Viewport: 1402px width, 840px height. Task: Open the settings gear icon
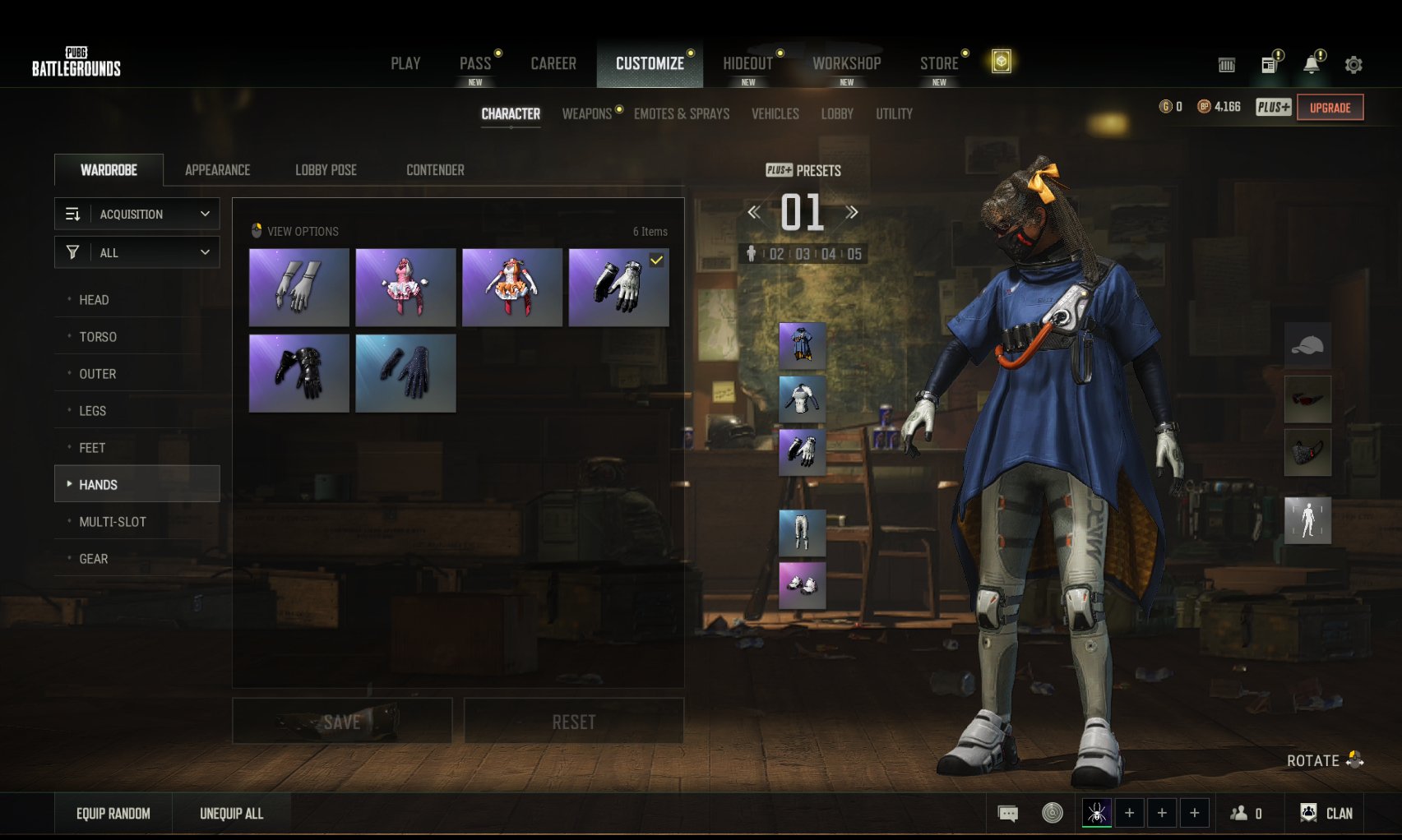[1353, 64]
